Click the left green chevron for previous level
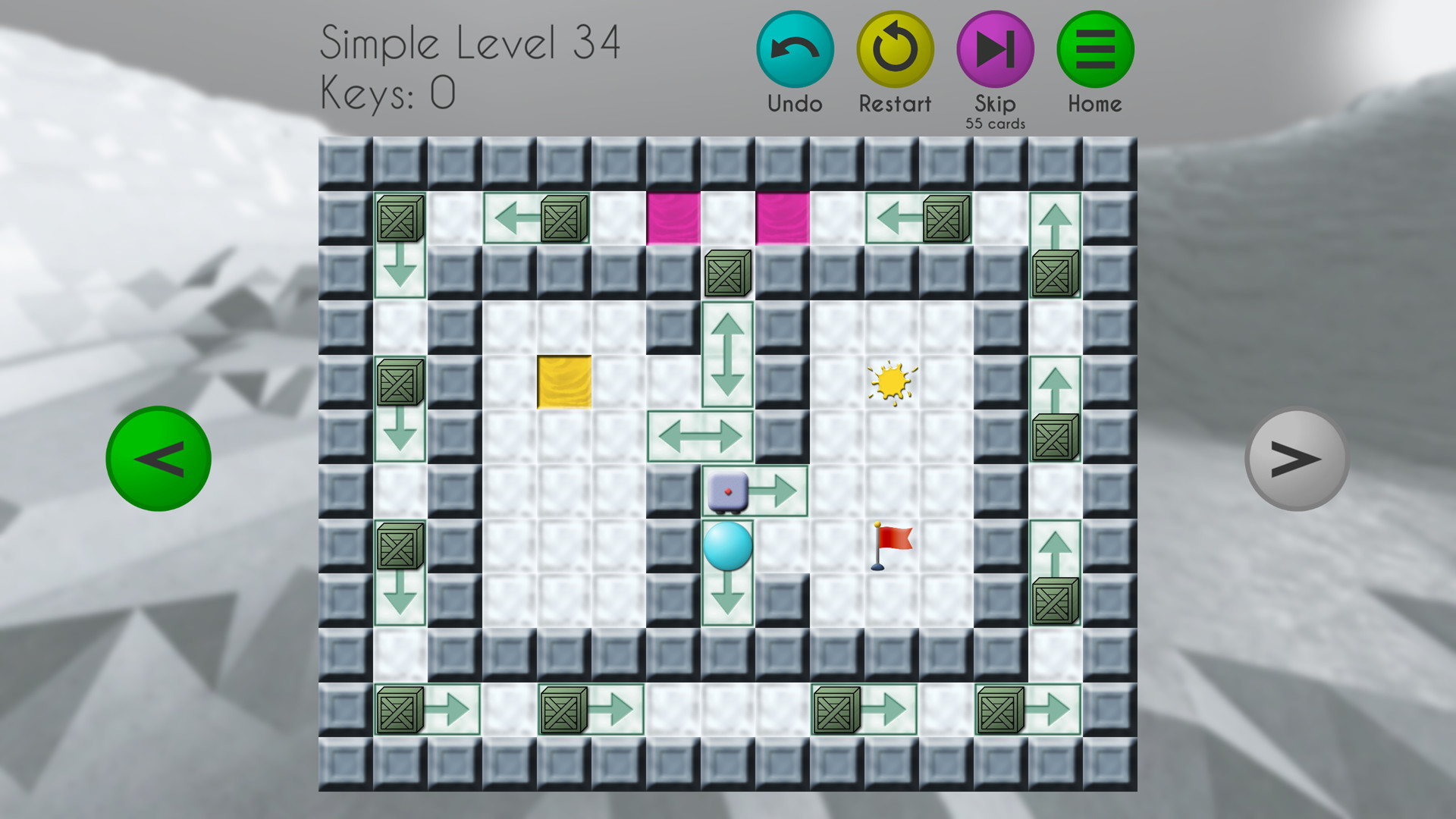This screenshot has height=819, width=1456. point(158,460)
